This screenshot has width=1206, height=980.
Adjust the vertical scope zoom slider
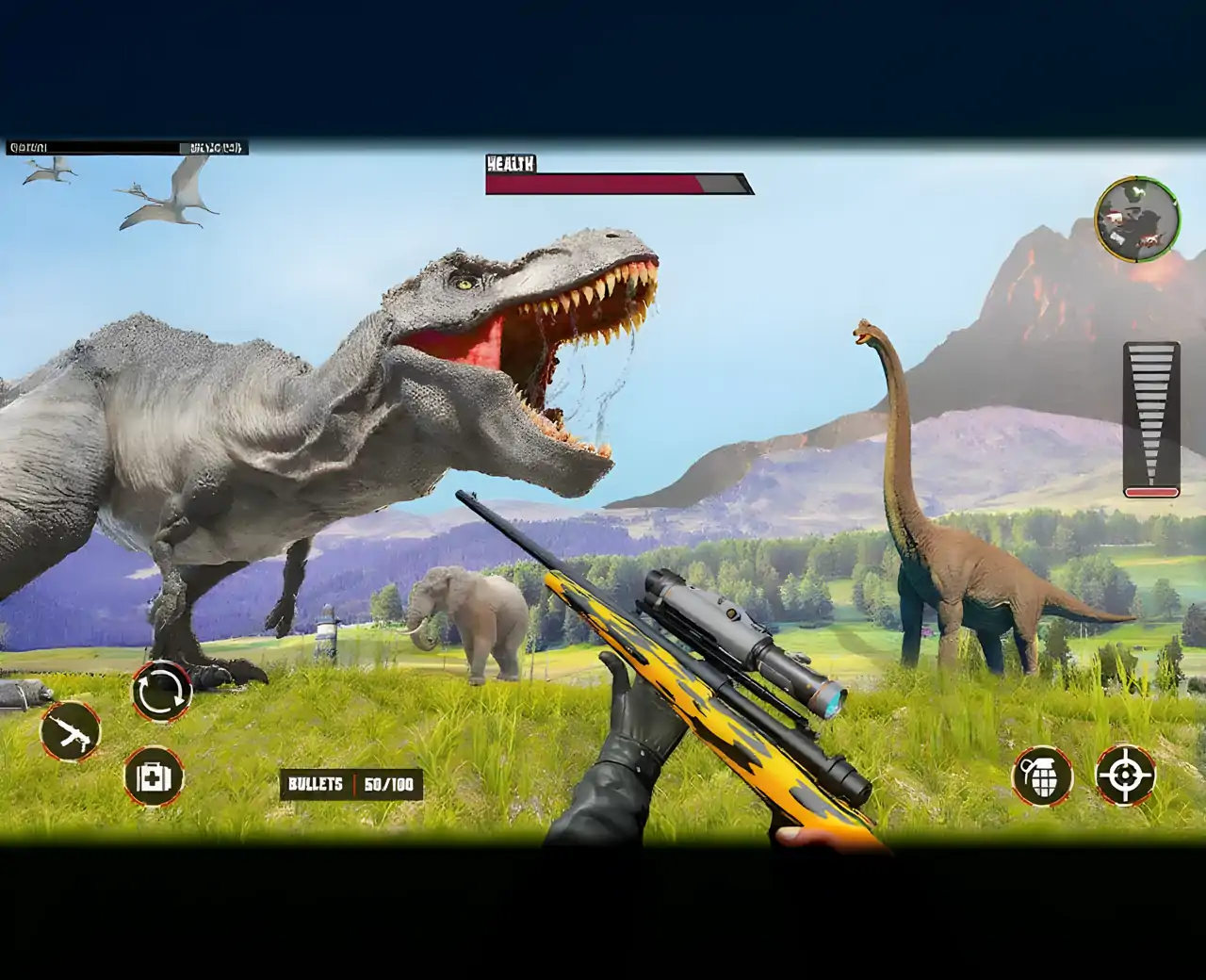[x=1151, y=419]
